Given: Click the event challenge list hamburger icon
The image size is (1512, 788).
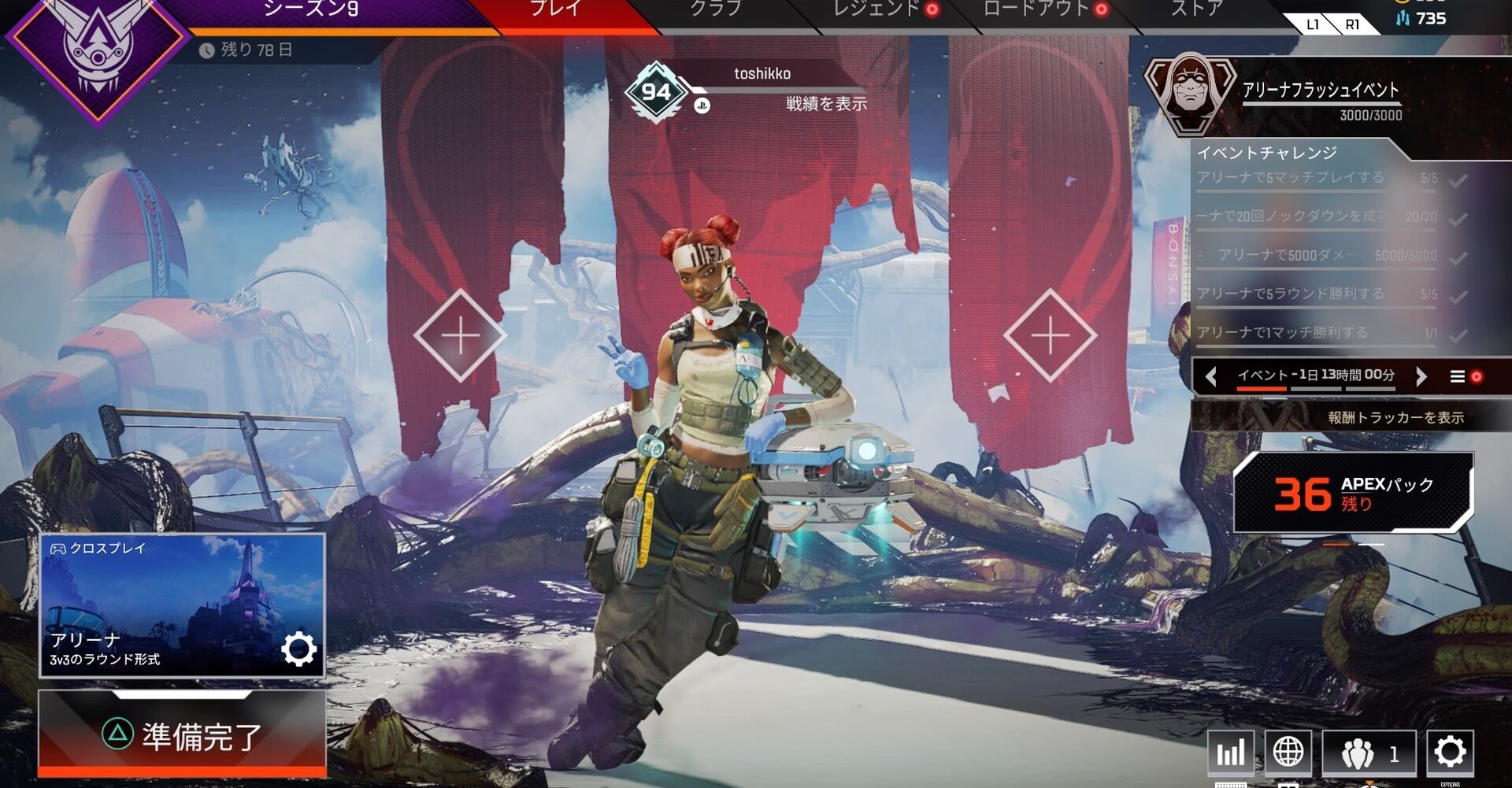Looking at the screenshot, I should coord(1457,376).
